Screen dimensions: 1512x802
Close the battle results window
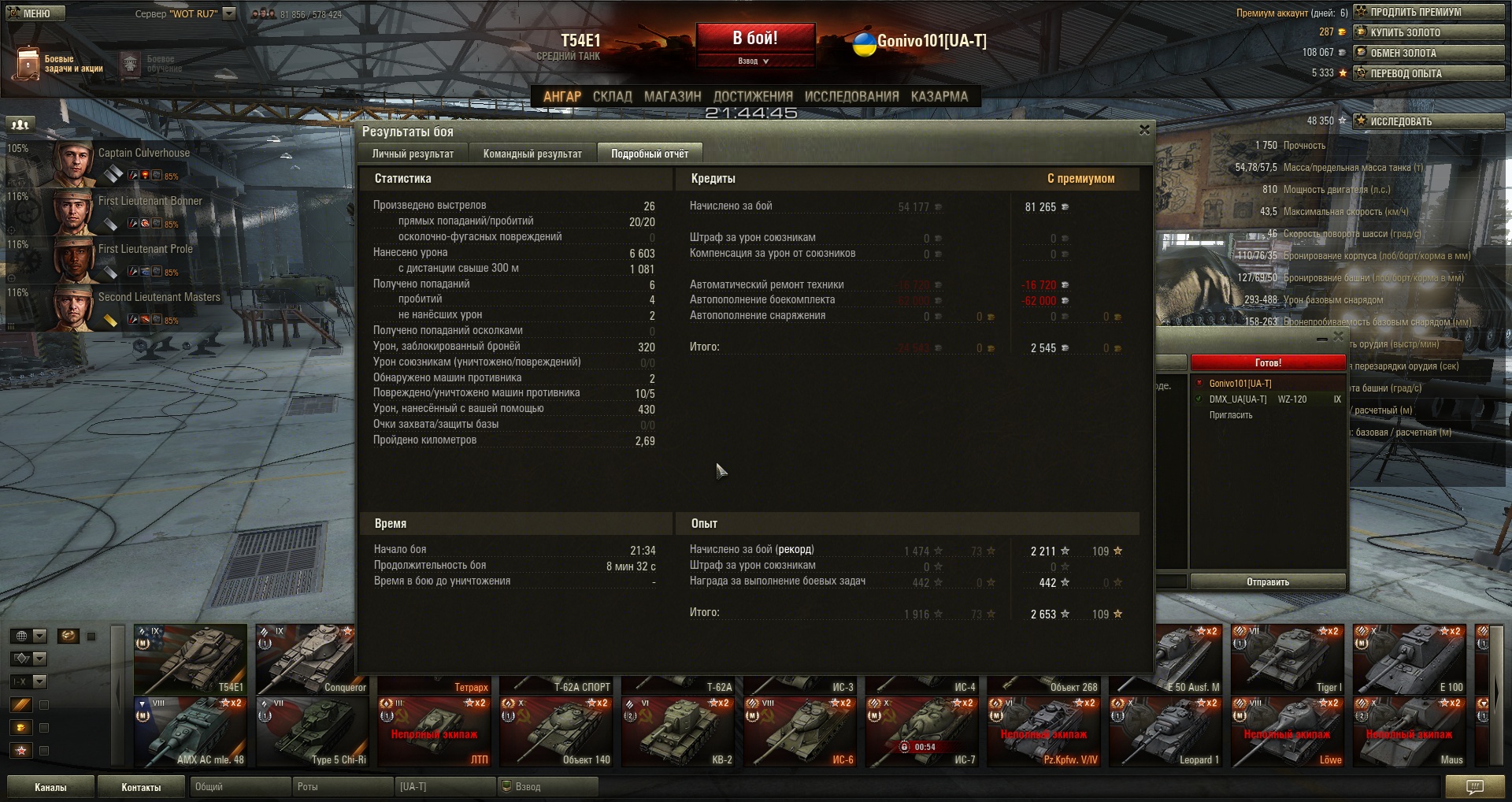tap(1144, 130)
